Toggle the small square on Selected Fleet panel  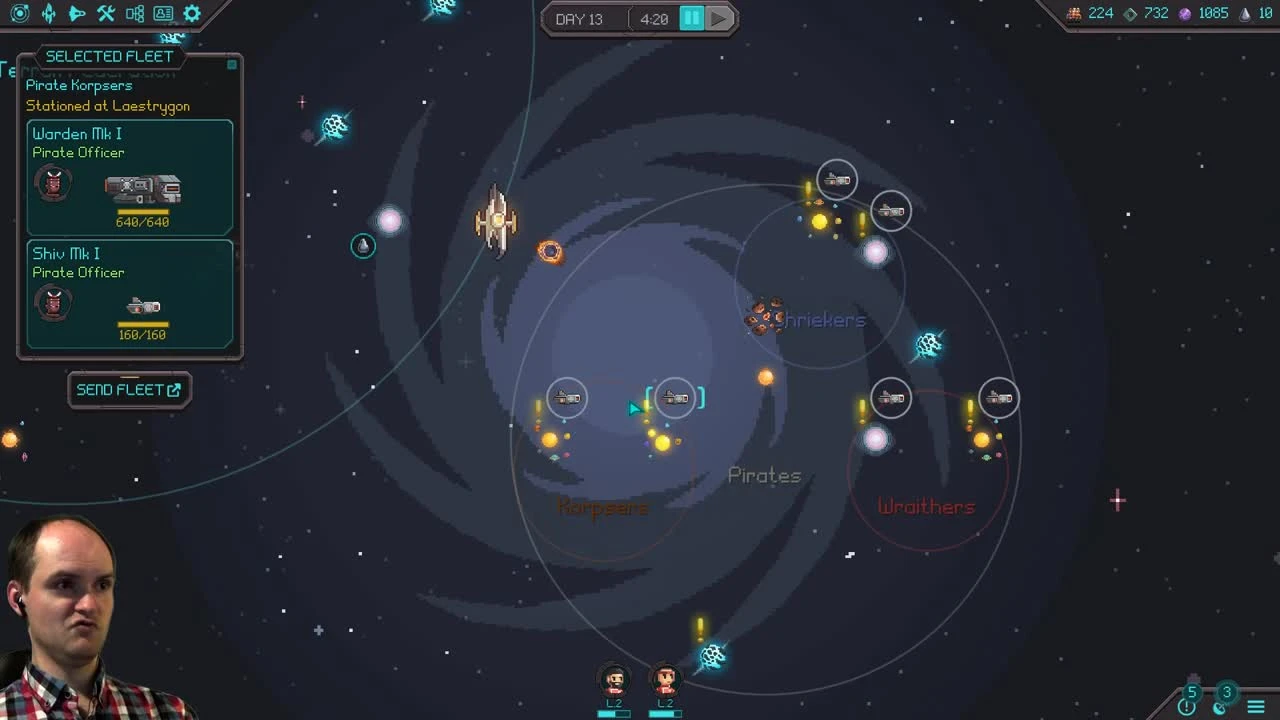coord(231,63)
